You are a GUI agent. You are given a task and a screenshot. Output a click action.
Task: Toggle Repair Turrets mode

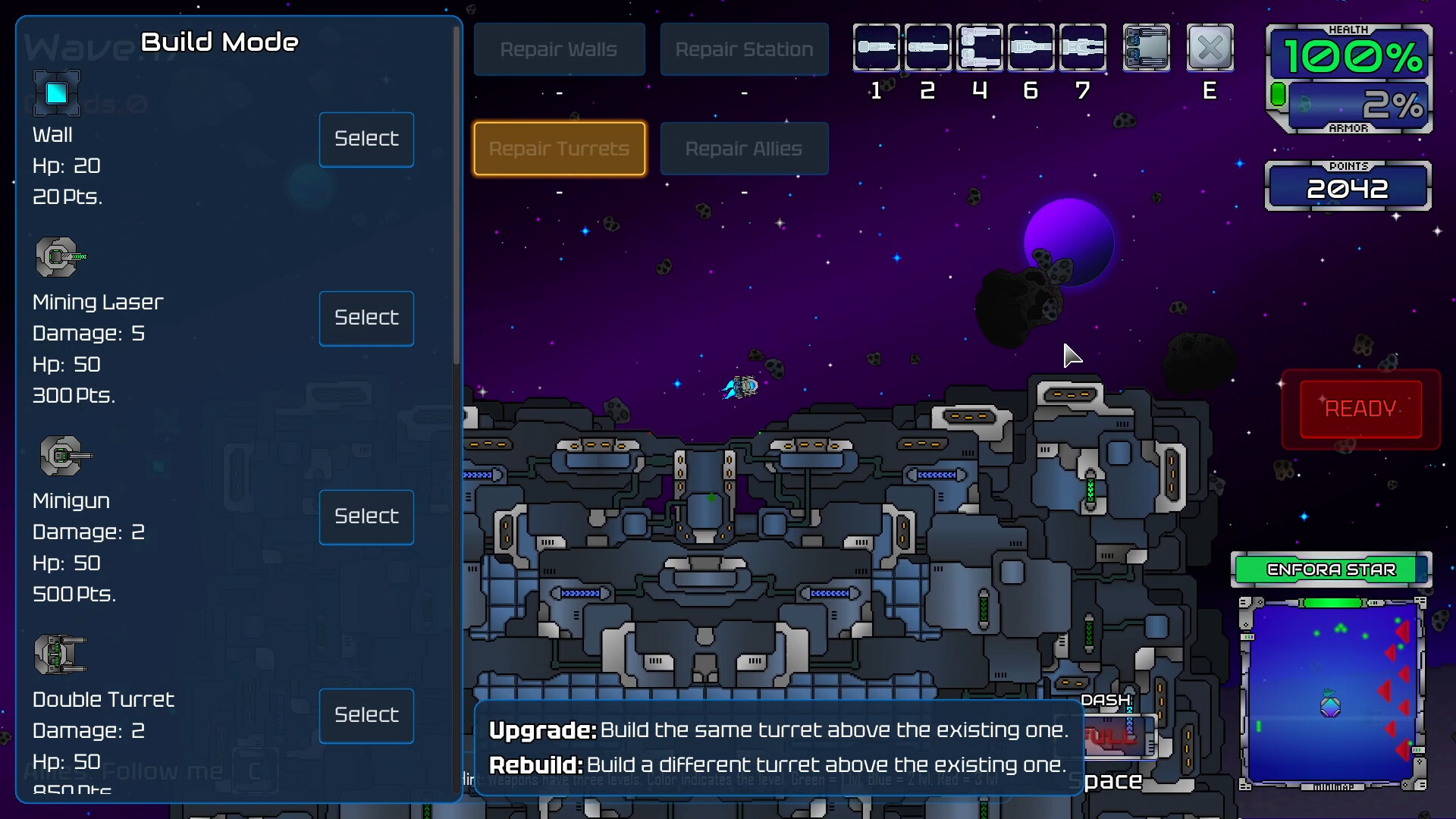click(x=560, y=149)
